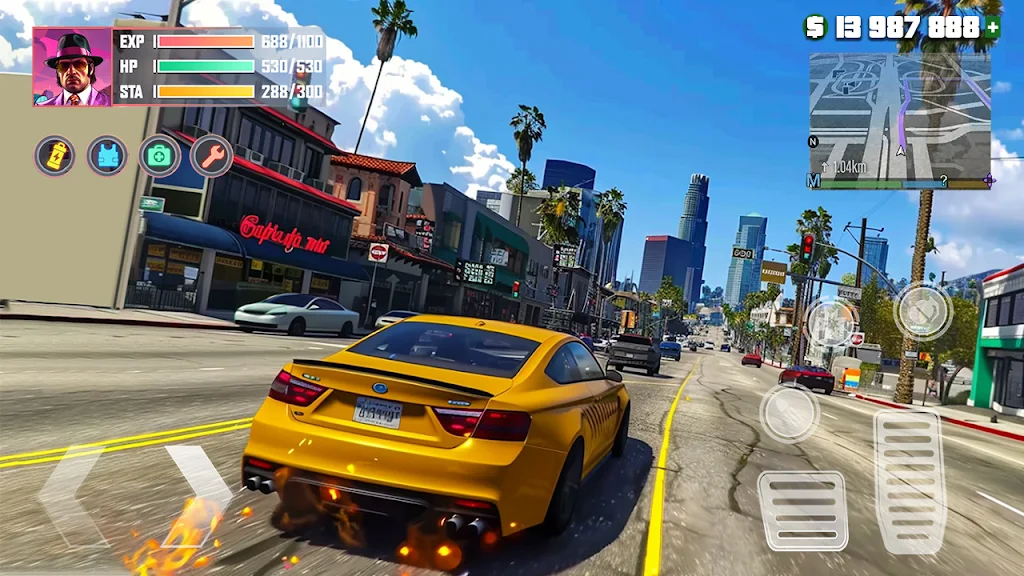Tap the question mark on the minimap bar
This screenshot has height=576, width=1024.
[942, 183]
